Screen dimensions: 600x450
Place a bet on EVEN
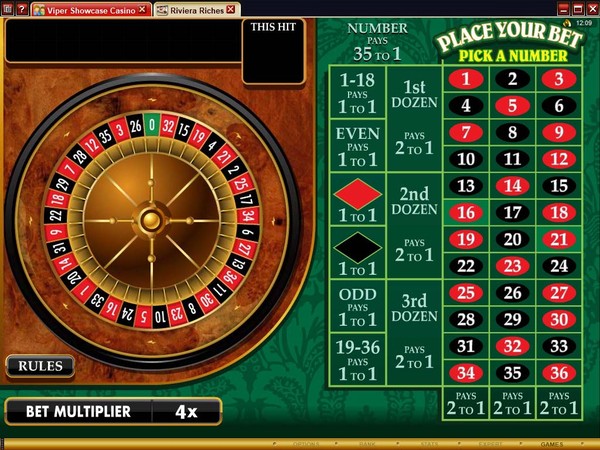click(x=358, y=147)
